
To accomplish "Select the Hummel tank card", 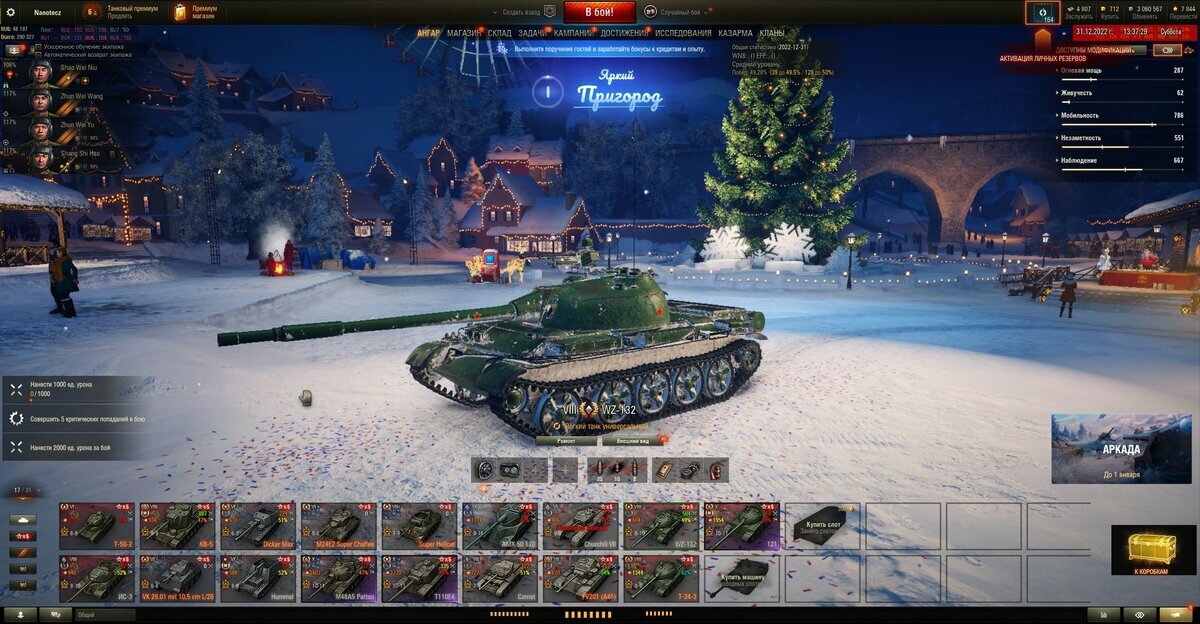I will [258, 579].
